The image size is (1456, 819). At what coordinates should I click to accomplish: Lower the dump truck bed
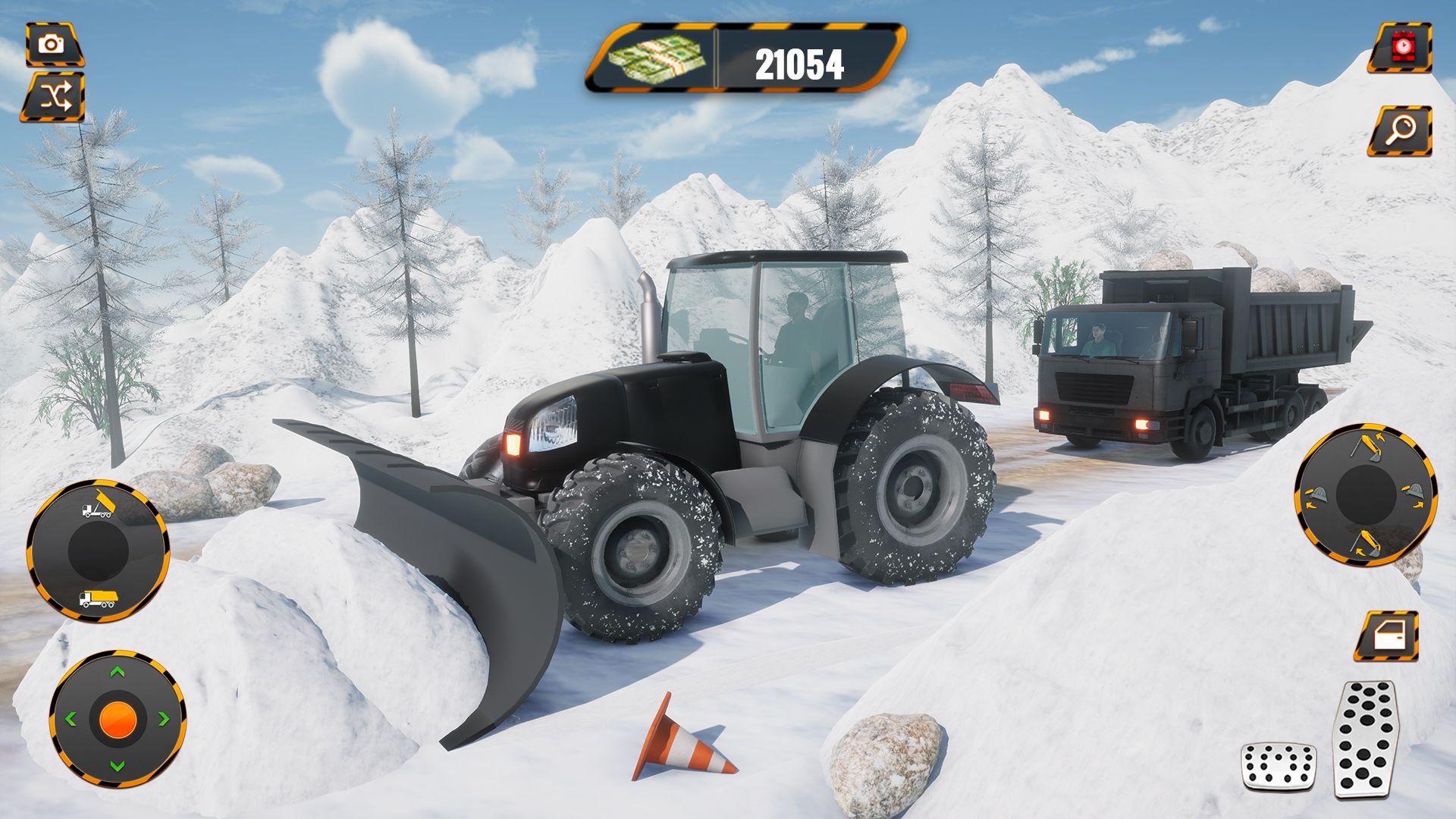pyautogui.click(x=98, y=599)
